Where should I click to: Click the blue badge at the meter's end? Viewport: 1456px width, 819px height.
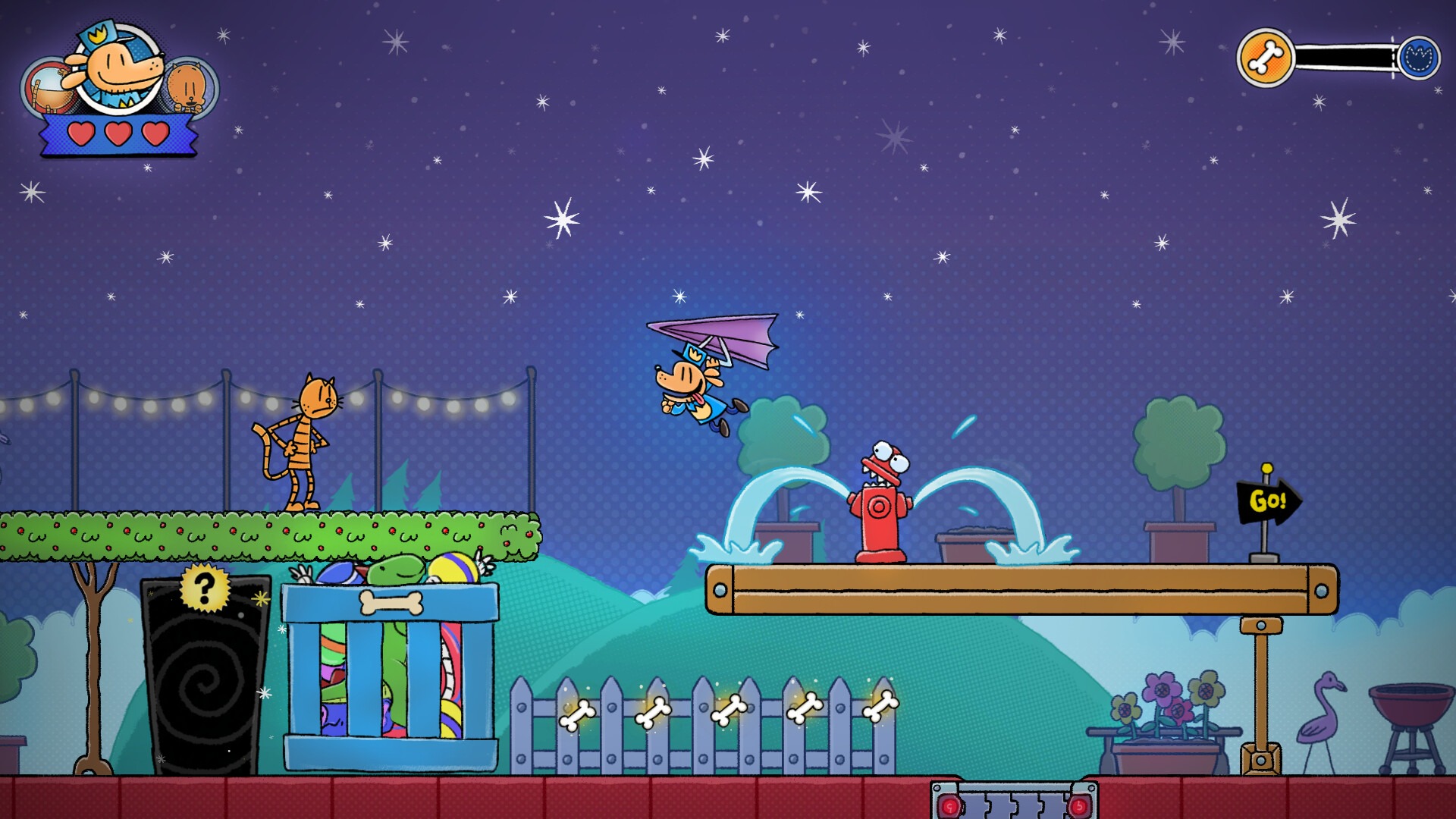tap(1419, 58)
